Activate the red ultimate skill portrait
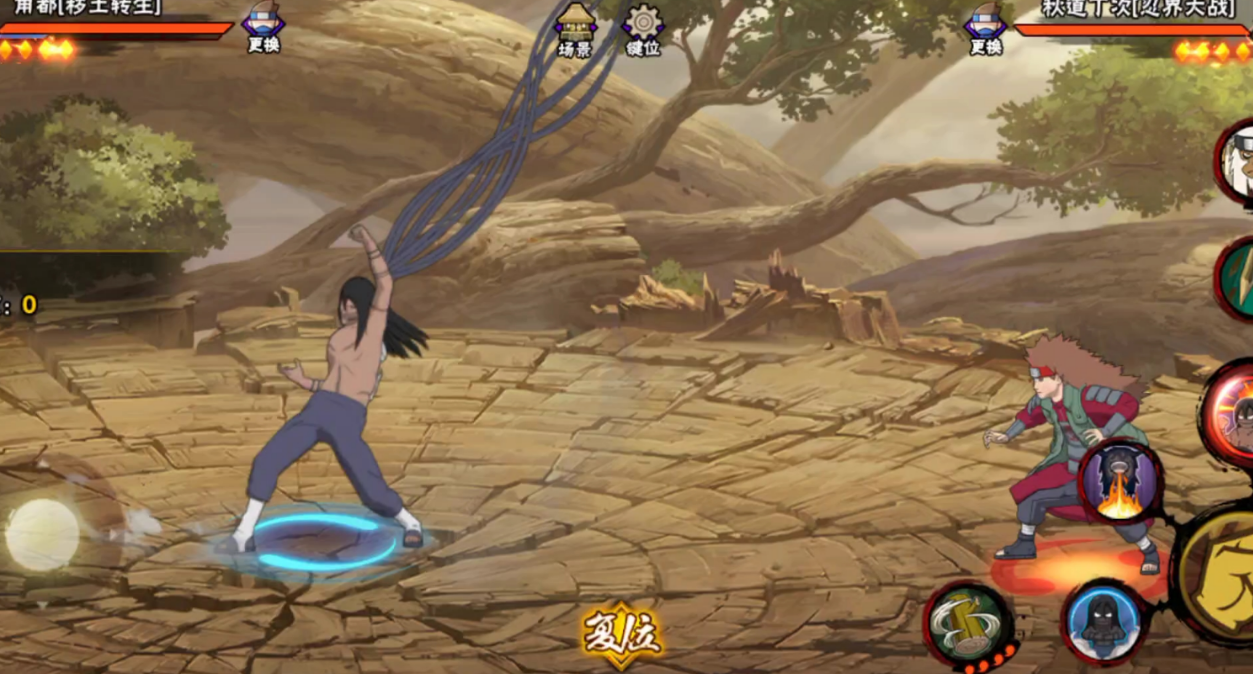The height and width of the screenshot is (674, 1253). [1232, 412]
